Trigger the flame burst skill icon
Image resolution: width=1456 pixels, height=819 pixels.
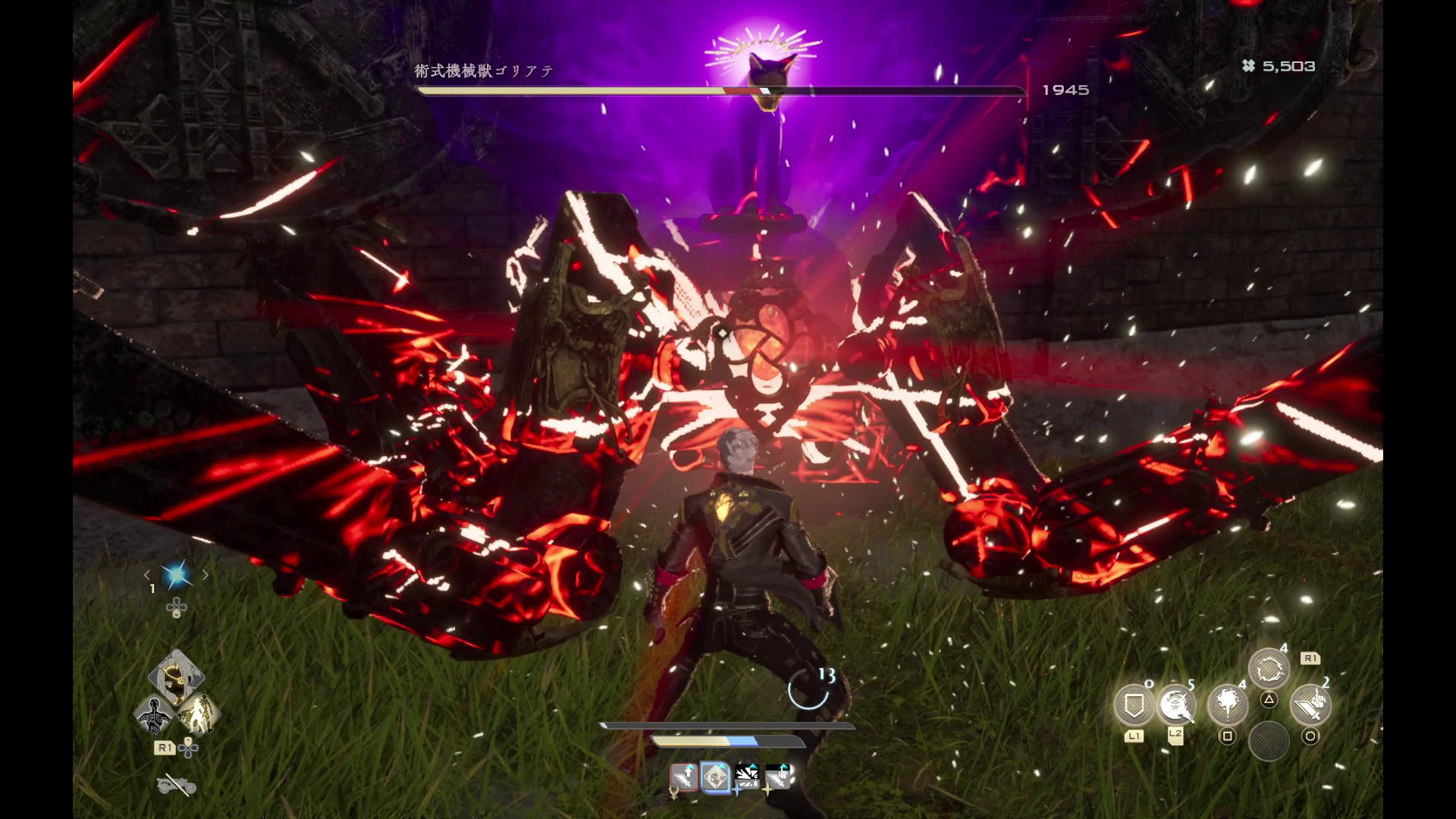click(1227, 705)
